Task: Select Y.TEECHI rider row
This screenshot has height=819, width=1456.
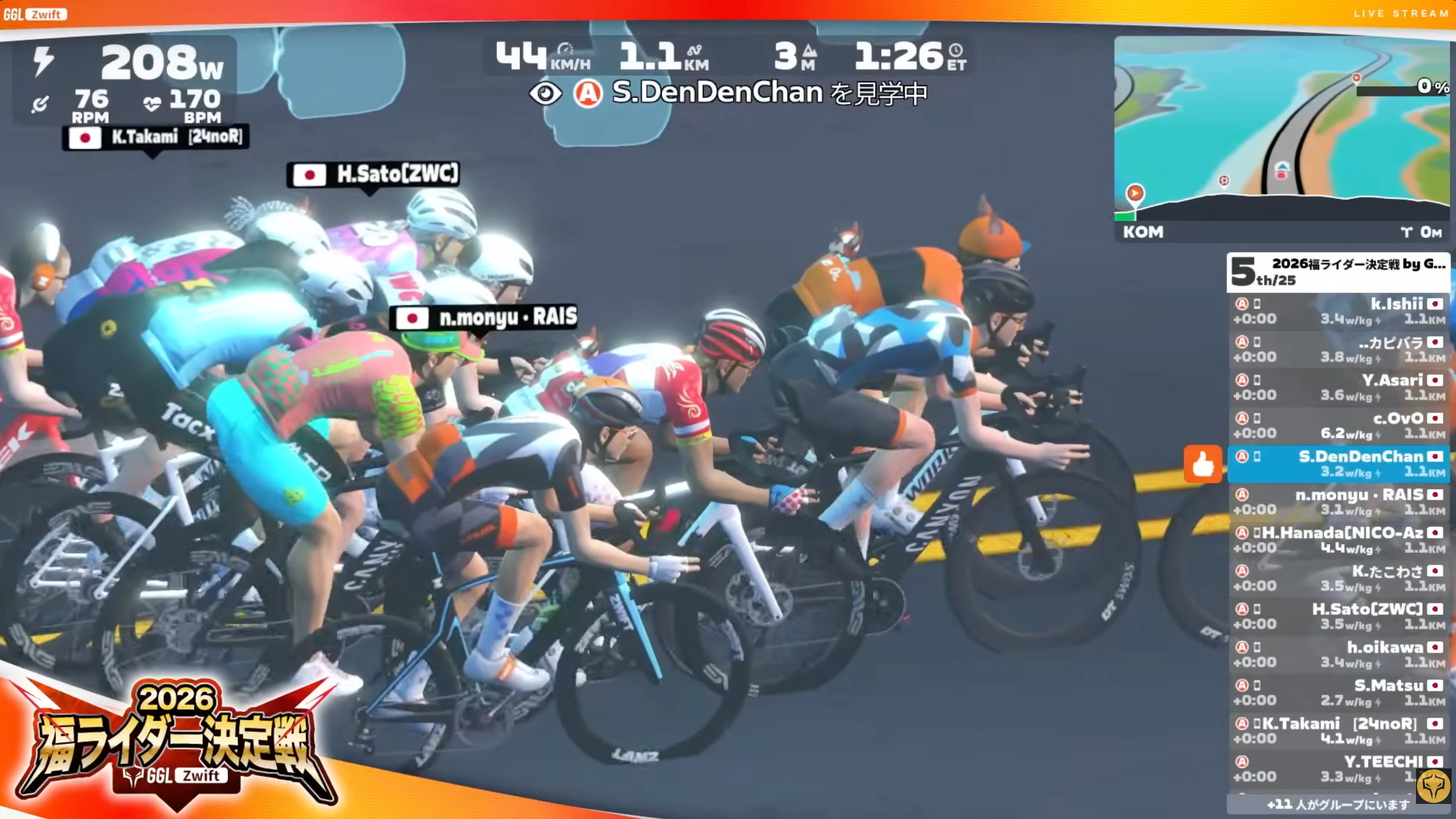Action: (1337, 769)
